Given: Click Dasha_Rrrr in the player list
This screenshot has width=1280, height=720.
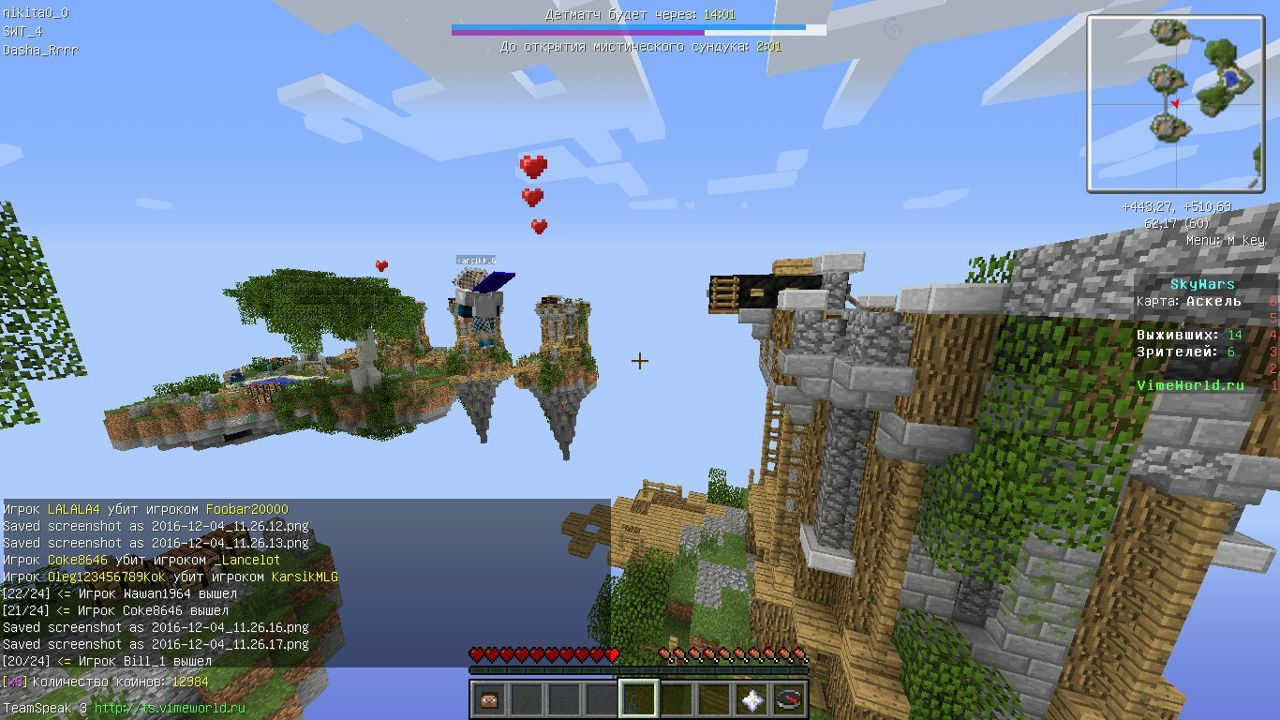Looking at the screenshot, I should pos(40,49).
